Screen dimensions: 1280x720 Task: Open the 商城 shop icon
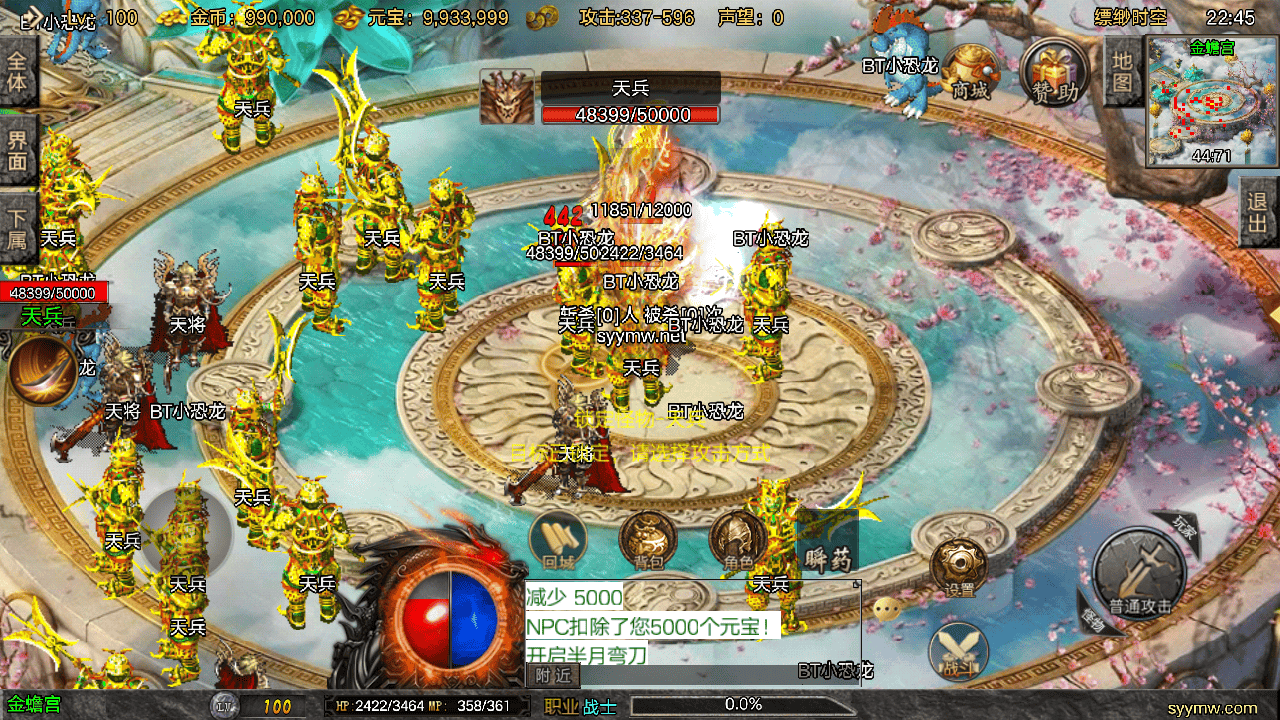pos(970,71)
